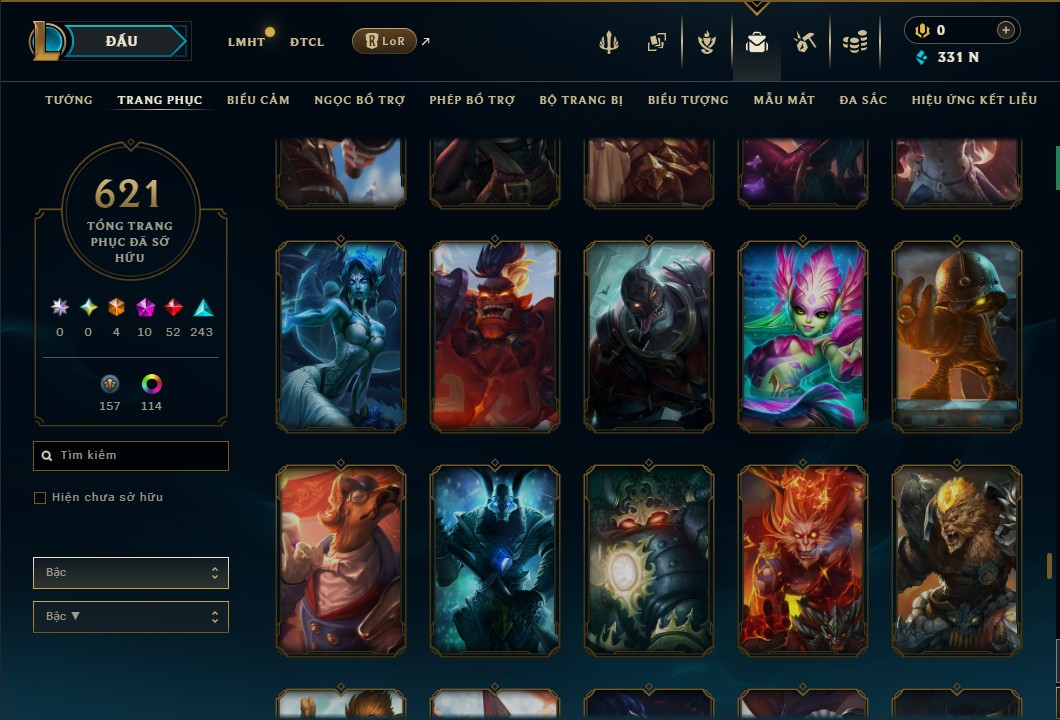Open the trident icon in top bar
The height and width of the screenshot is (720, 1060).
[x=609, y=42]
